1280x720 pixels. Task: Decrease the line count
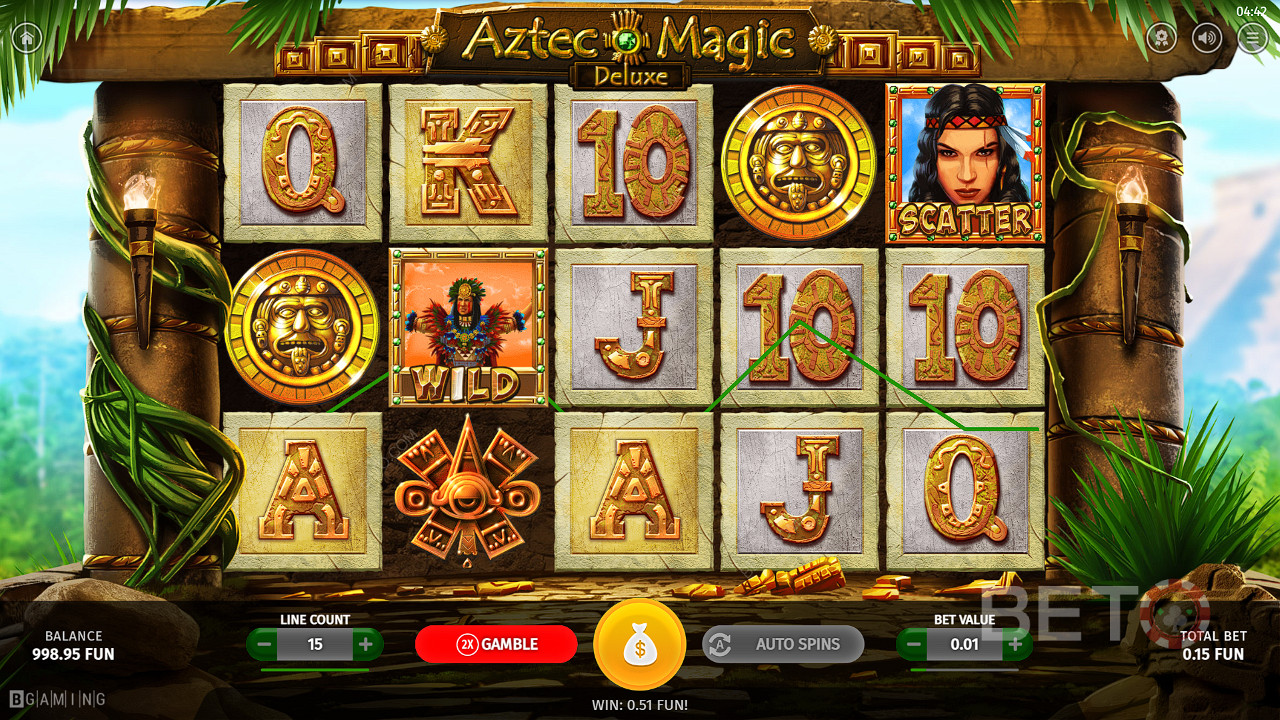[265, 645]
